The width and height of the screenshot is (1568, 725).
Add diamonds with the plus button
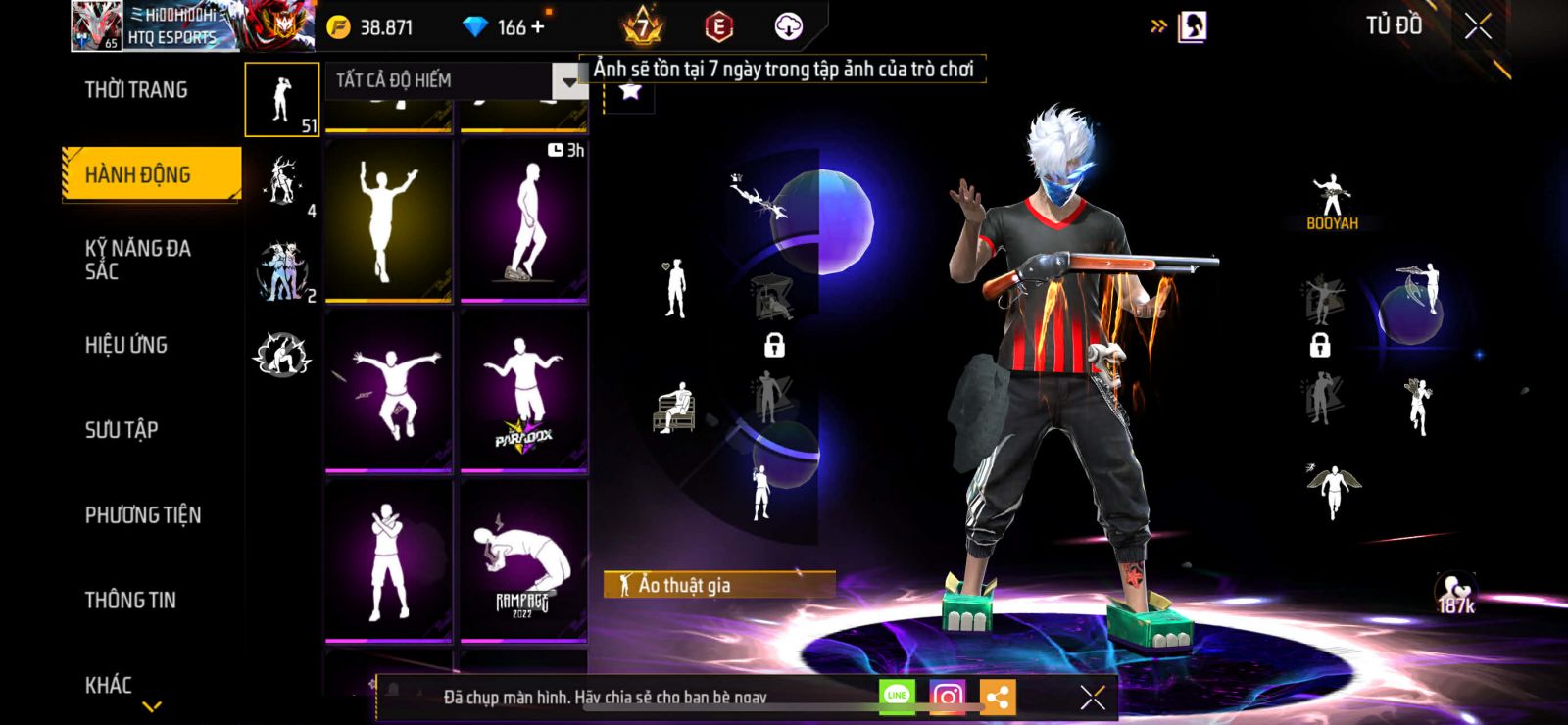[537, 27]
